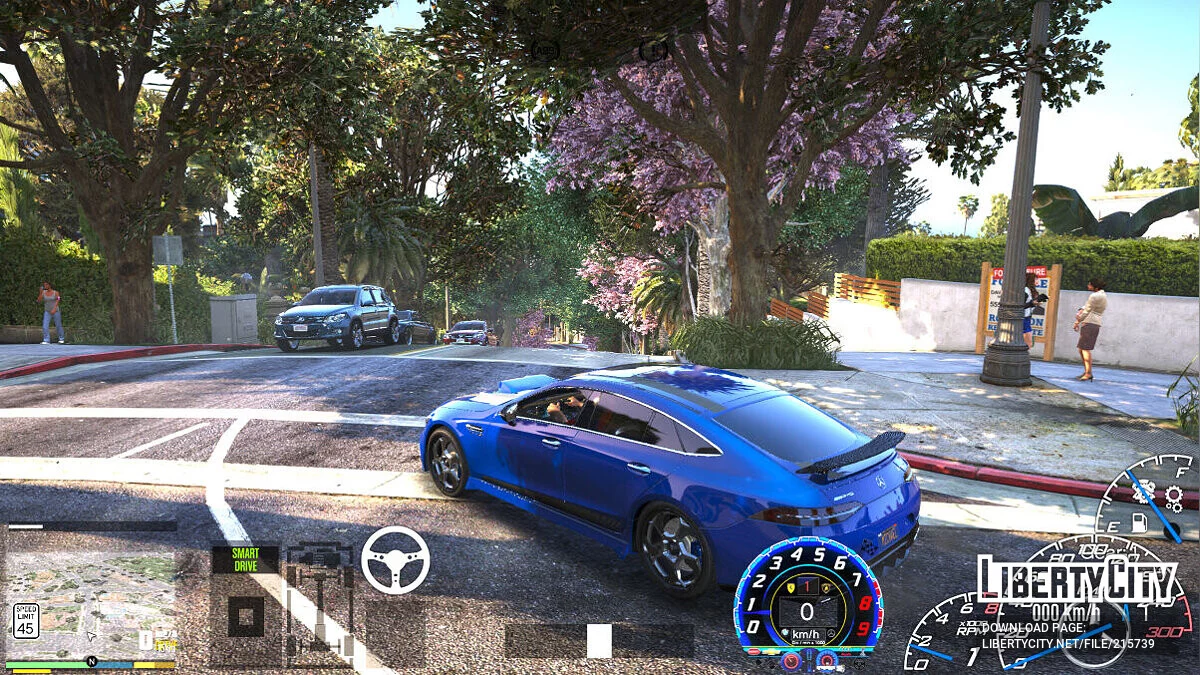
Task: Click the Speed Limit 45 sign
Action: coord(26,620)
